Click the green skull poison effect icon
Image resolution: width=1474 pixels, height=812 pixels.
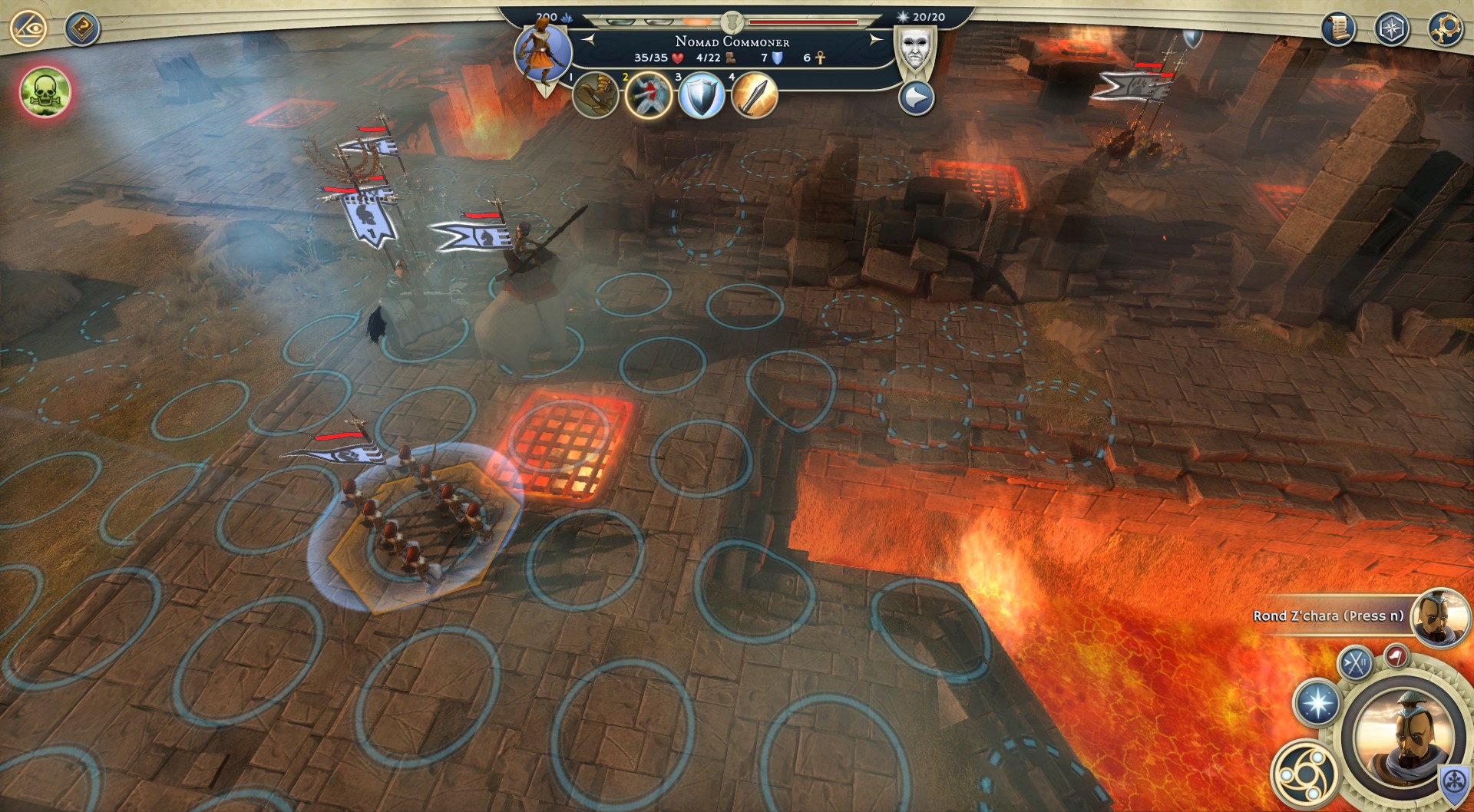[x=46, y=92]
